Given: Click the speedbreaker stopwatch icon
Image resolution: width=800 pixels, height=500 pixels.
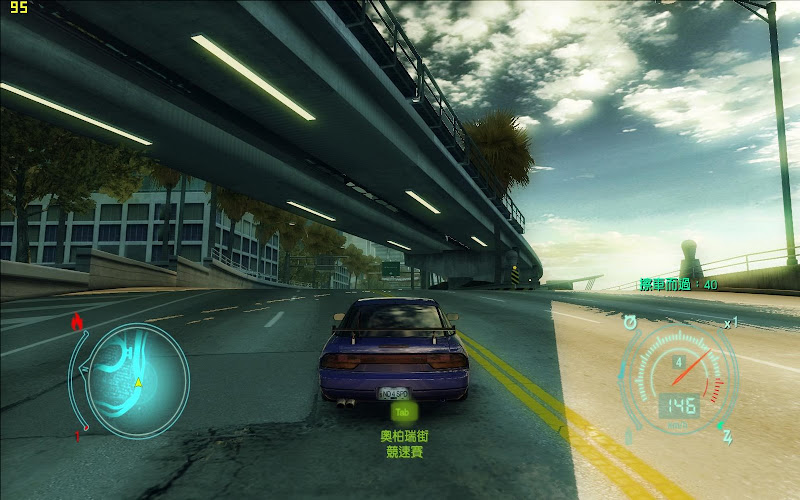Looking at the screenshot, I should pyautogui.click(x=630, y=322).
